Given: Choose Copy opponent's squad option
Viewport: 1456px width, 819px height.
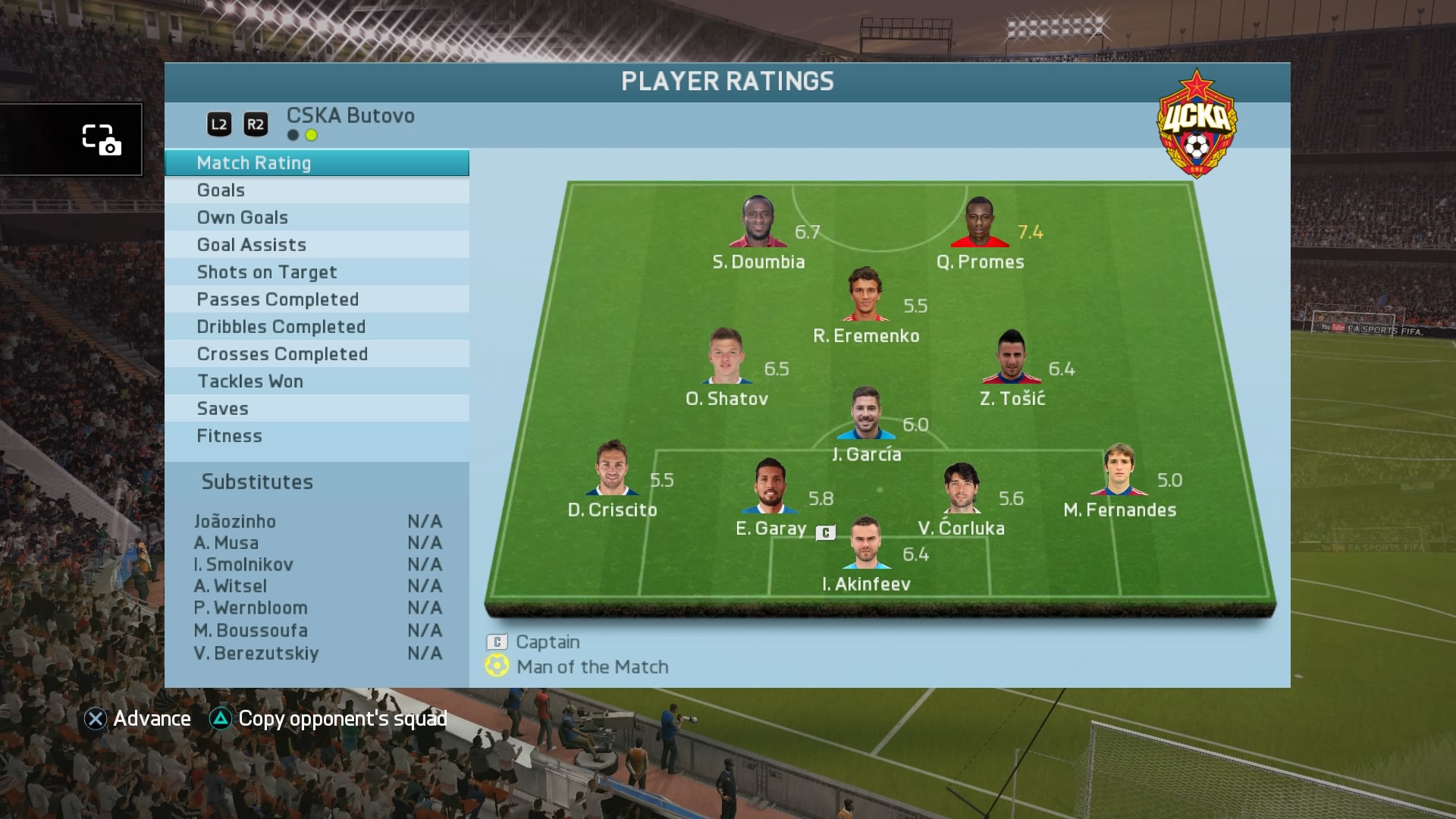Looking at the screenshot, I should coord(328,719).
